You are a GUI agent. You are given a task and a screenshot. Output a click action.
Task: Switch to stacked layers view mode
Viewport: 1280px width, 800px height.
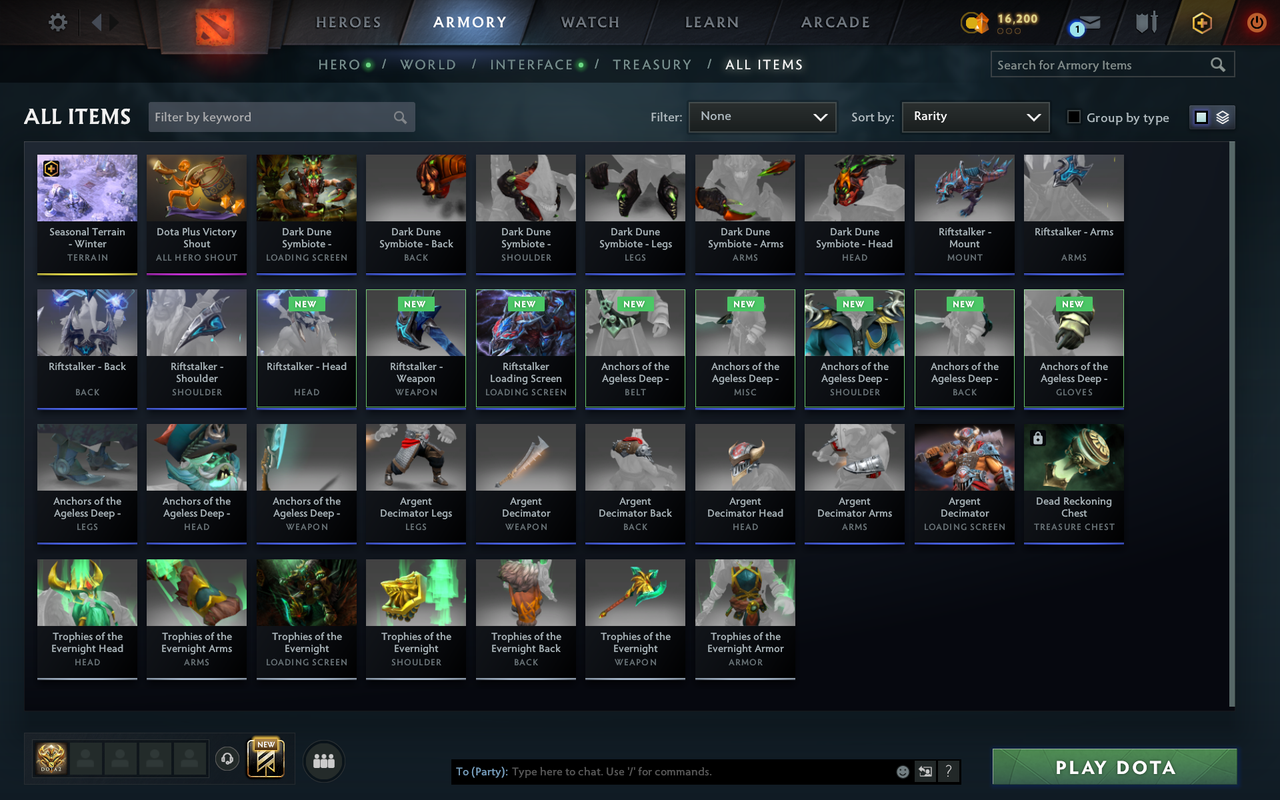pyautogui.click(x=1221, y=117)
